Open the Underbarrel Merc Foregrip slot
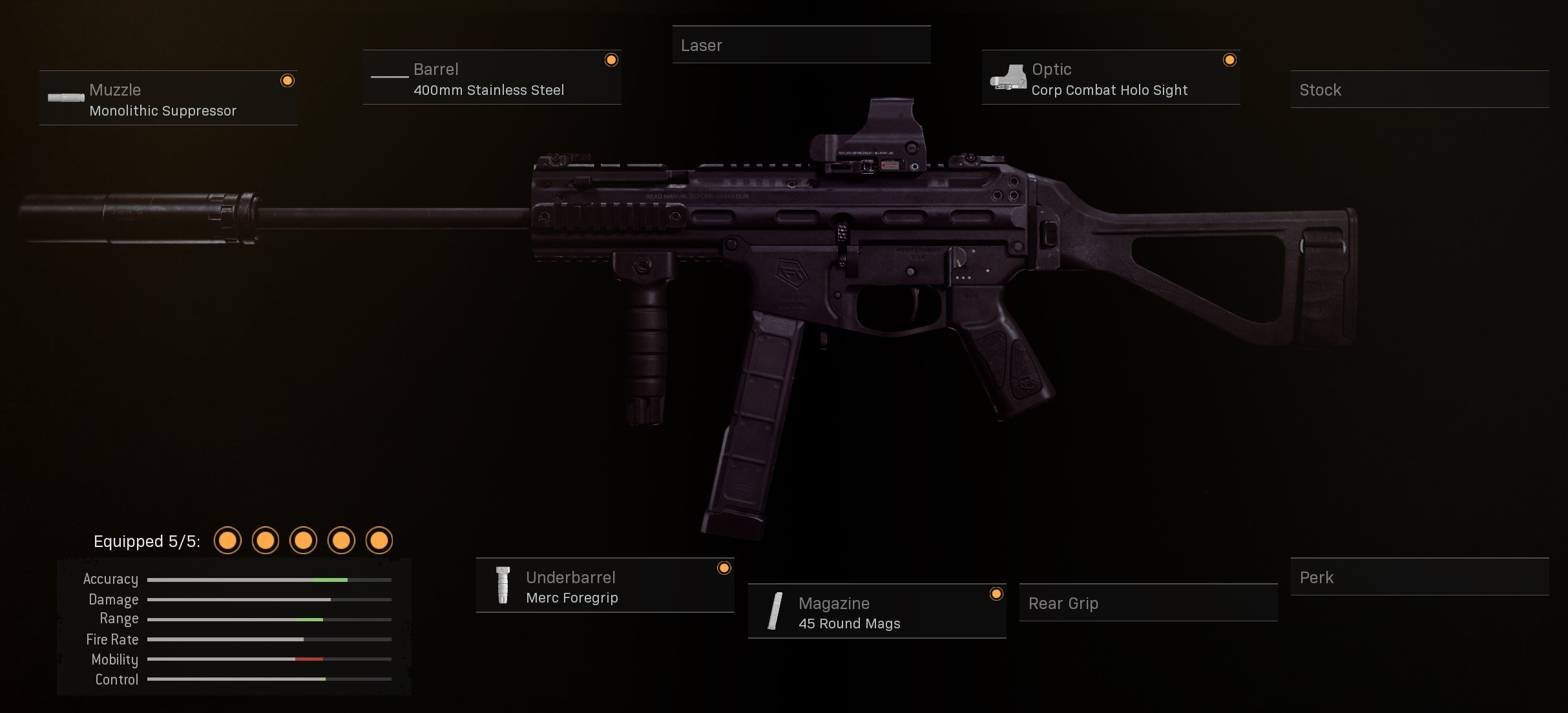1568x713 pixels. (605, 586)
